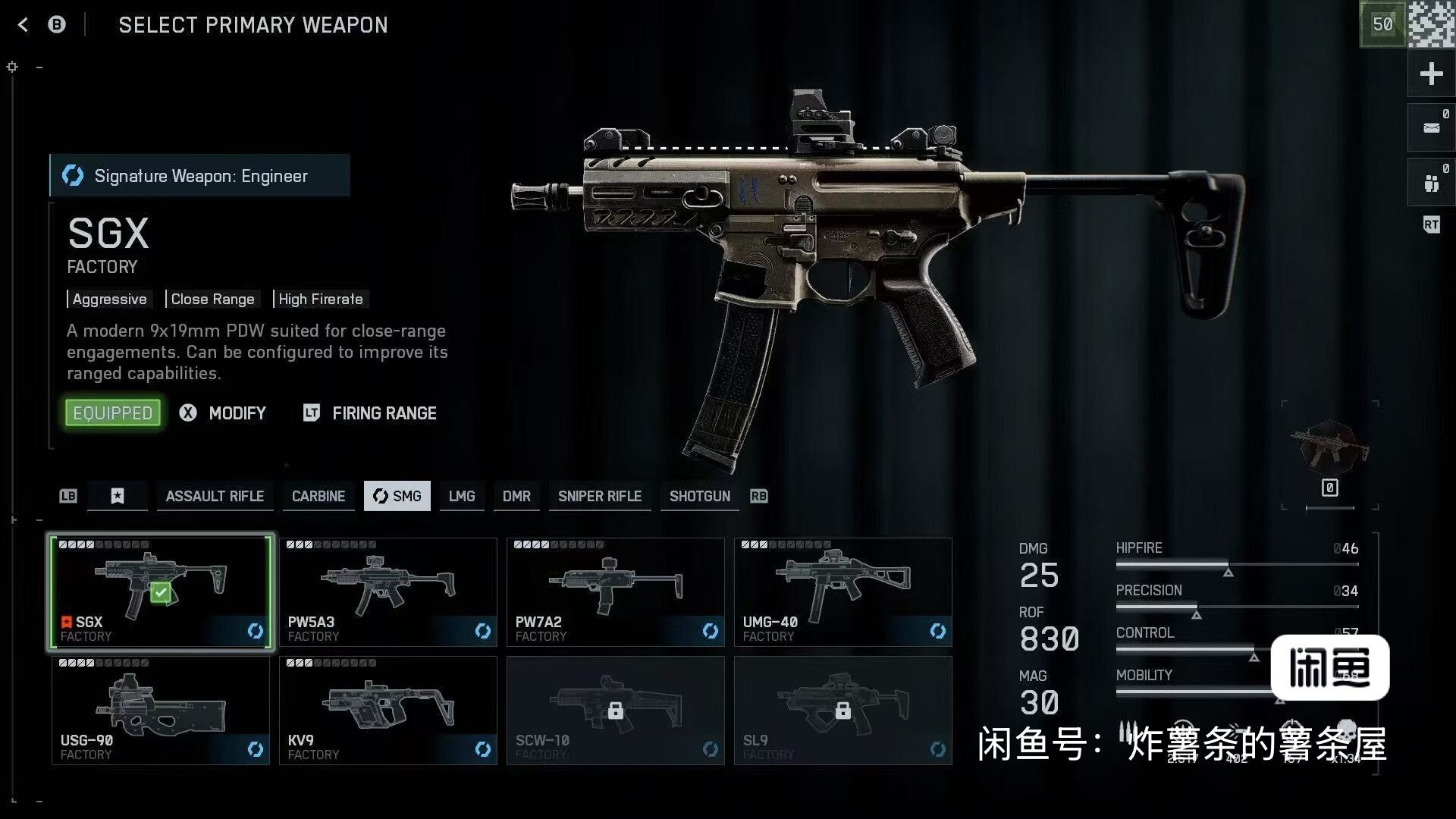Go back using the arrow at top left
The height and width of the screenshot is (819, 1456).
[23, 25]
